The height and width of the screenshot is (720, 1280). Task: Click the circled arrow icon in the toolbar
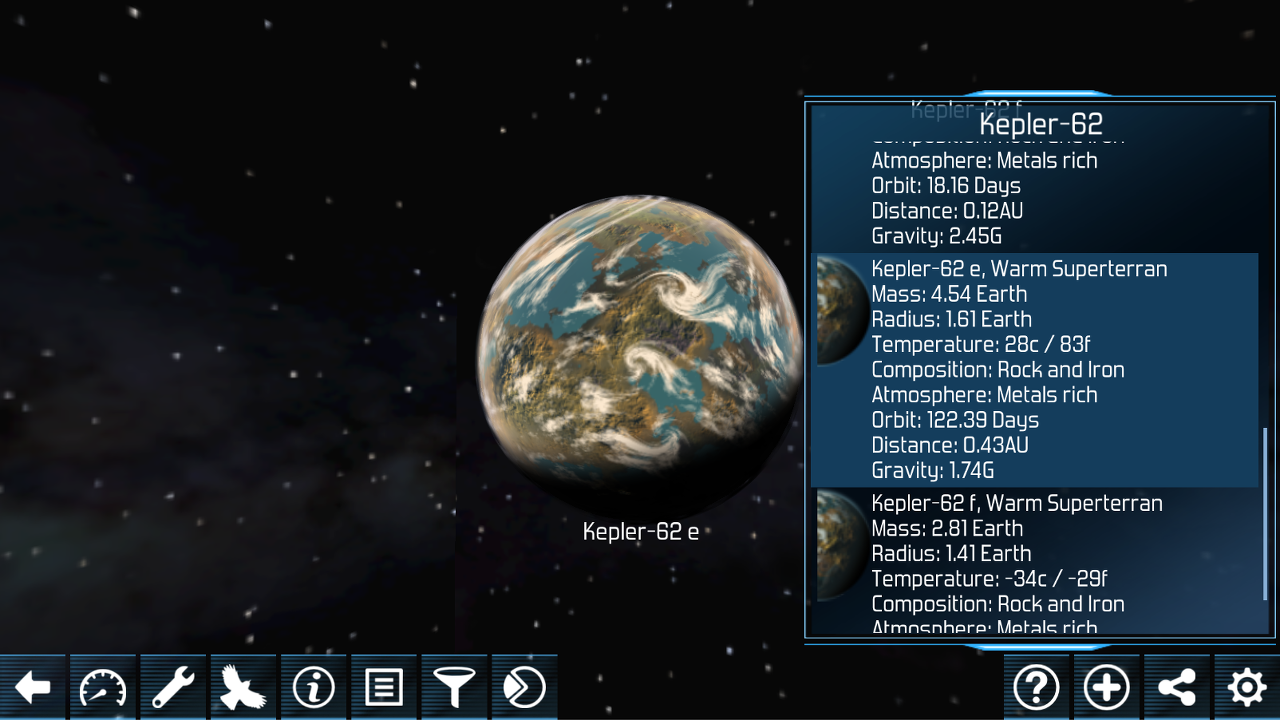pyautogui.click(x=523, y=687)
